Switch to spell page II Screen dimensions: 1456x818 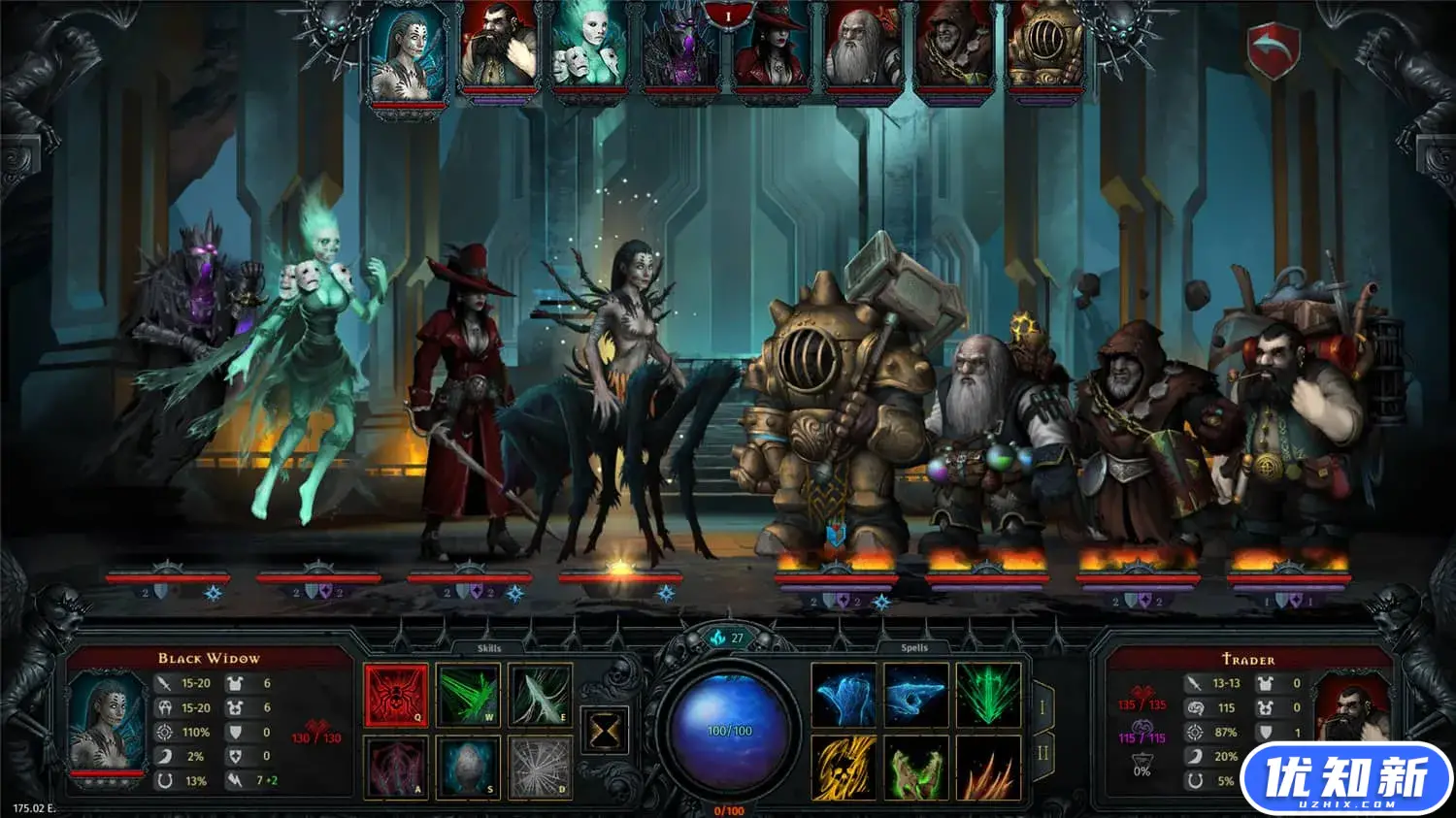(1042, 754)
